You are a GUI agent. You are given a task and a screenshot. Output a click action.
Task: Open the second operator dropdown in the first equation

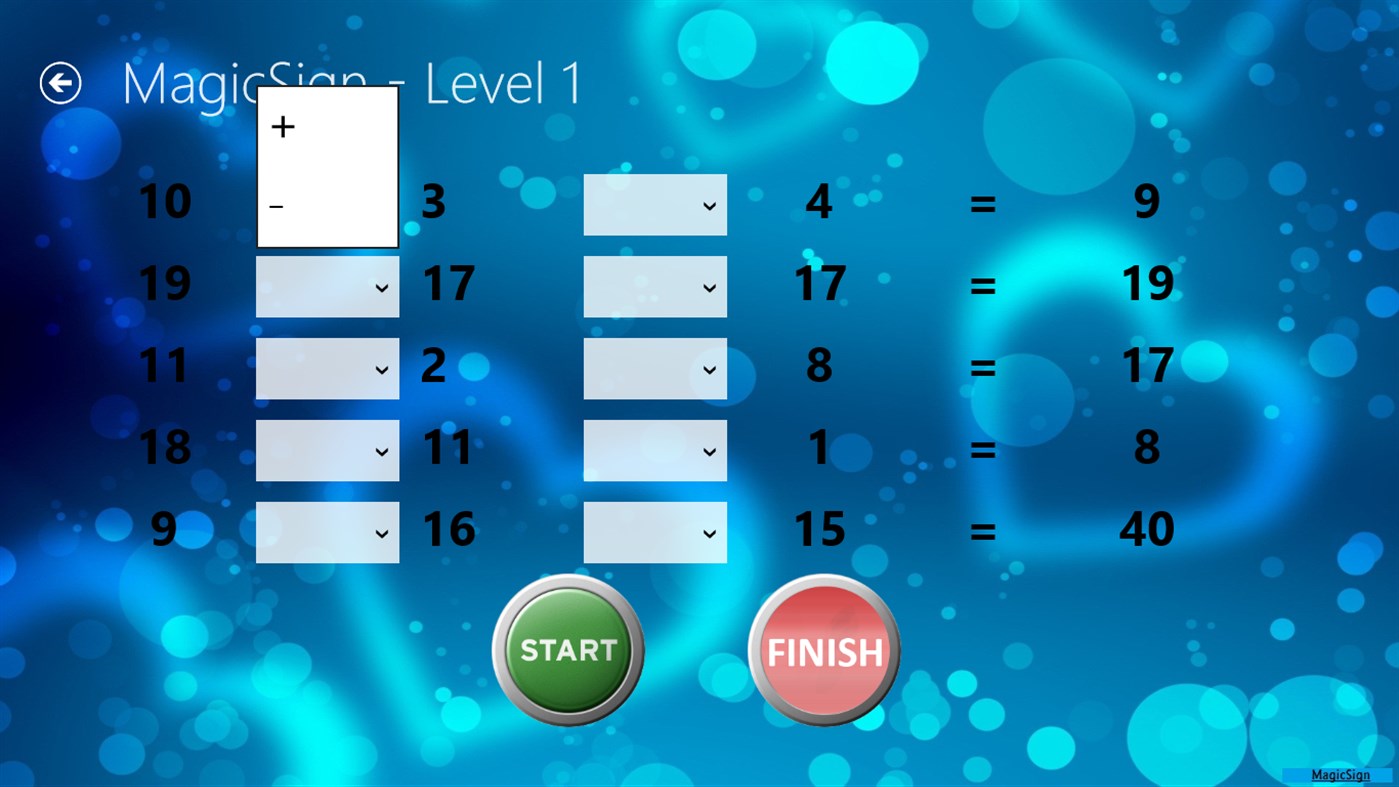pyautogui.click(x=655, y=204)
